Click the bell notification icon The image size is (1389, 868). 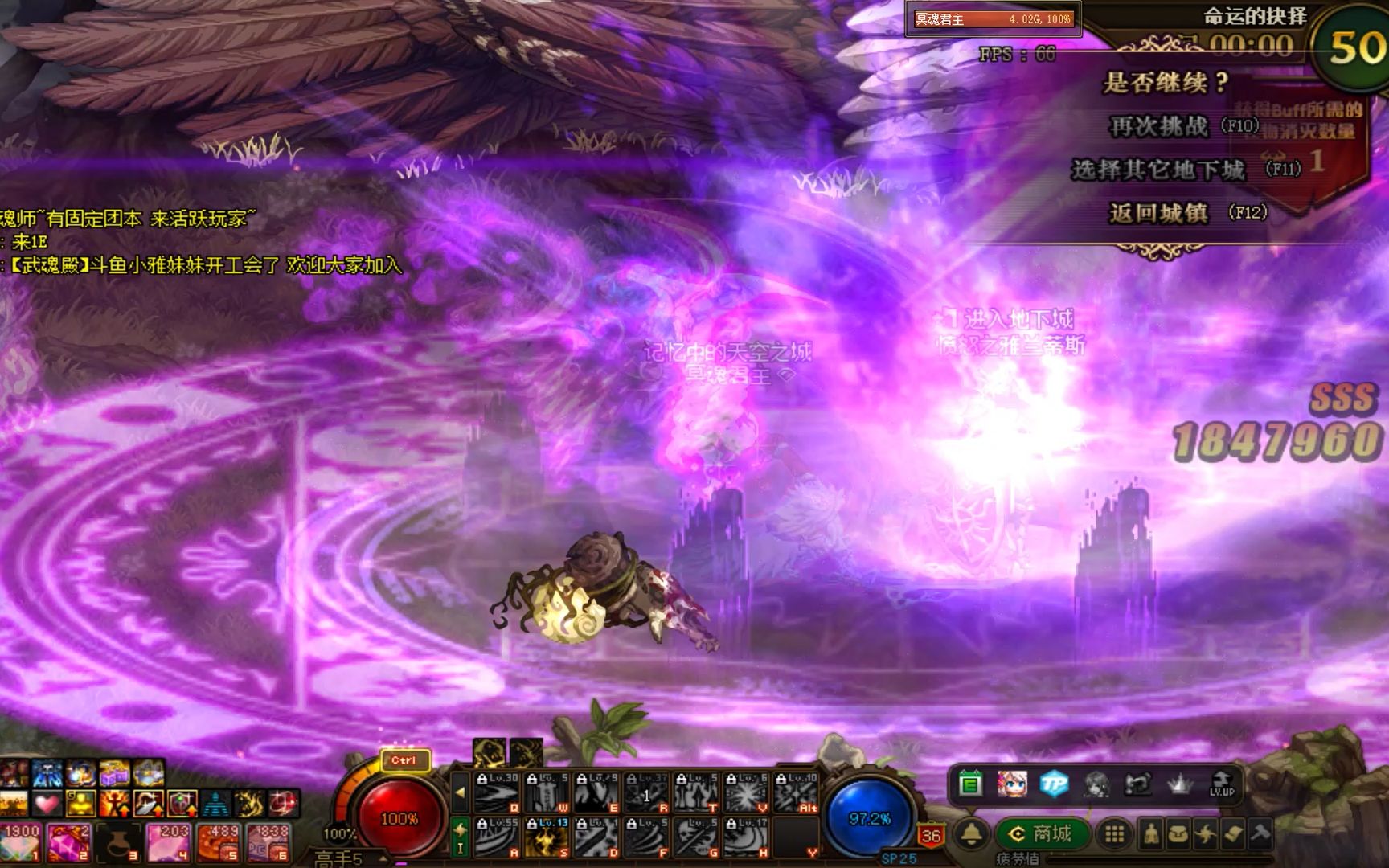point(971,834)
